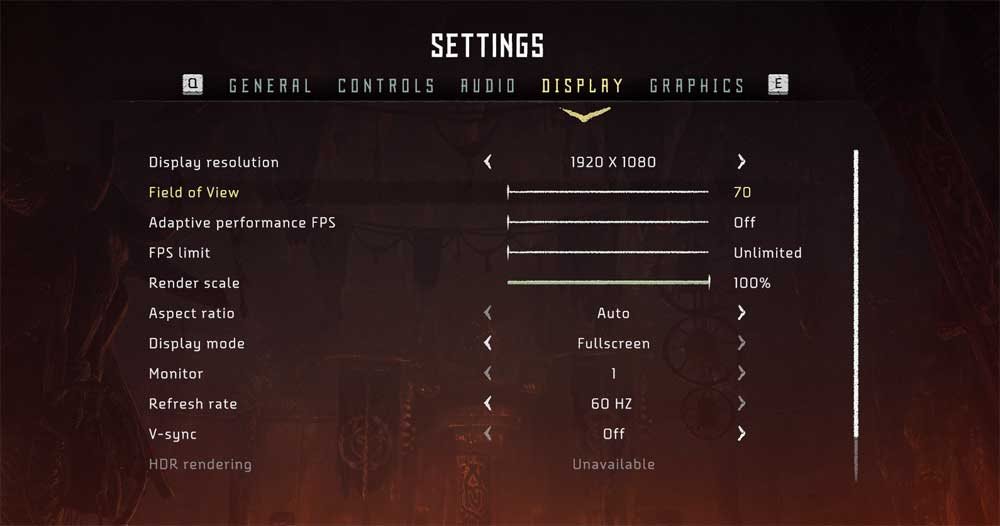Adjust the Adaptive performance FPS slider

[608, 222]
